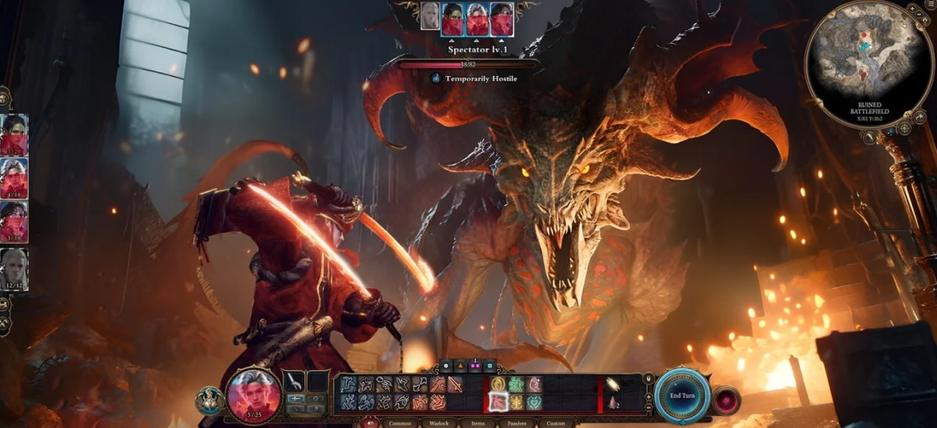
Task: Click the active character portrait near hotbar
Action: coord(252,394)
